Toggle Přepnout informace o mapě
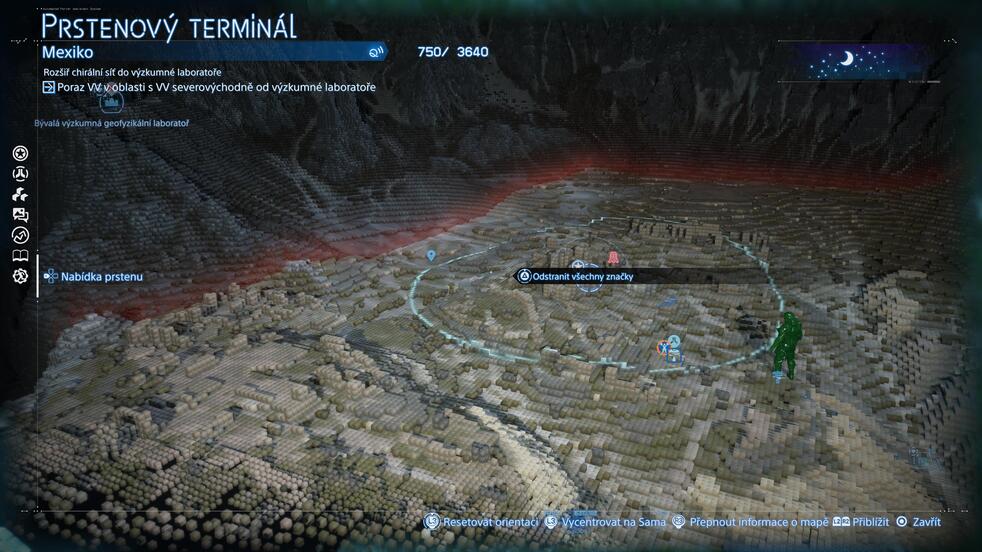 coord(747,521)
